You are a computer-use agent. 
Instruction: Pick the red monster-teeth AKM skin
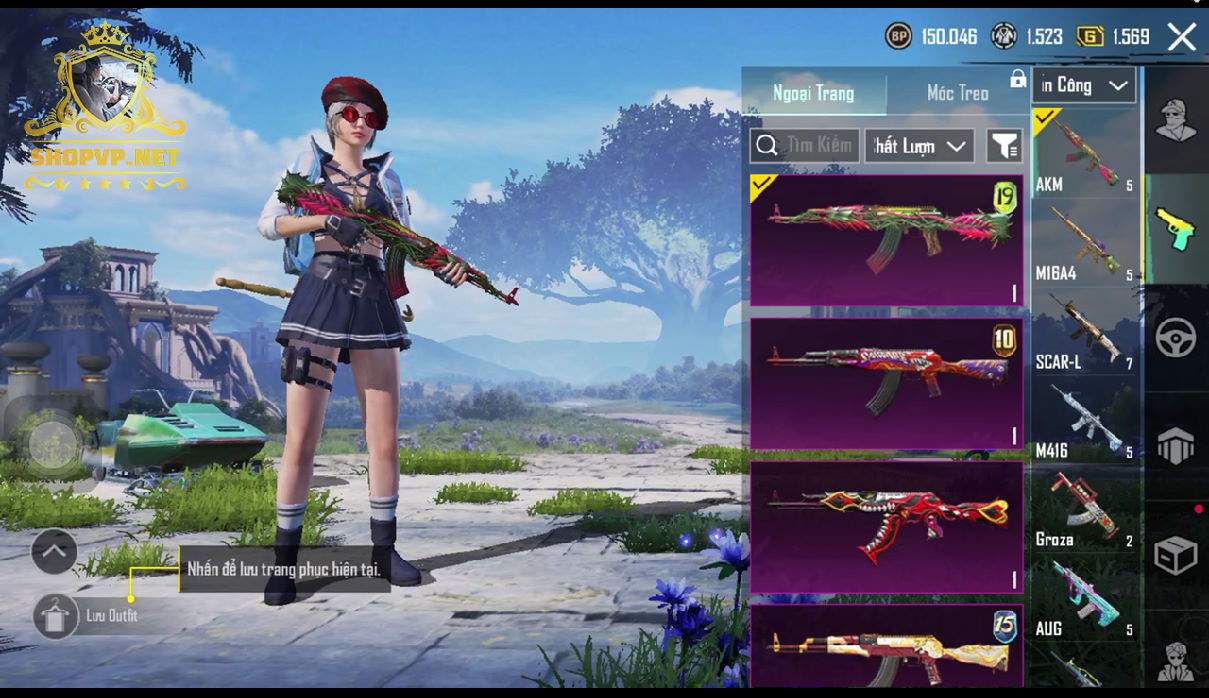pyautogui.click(x=886, y=527)
